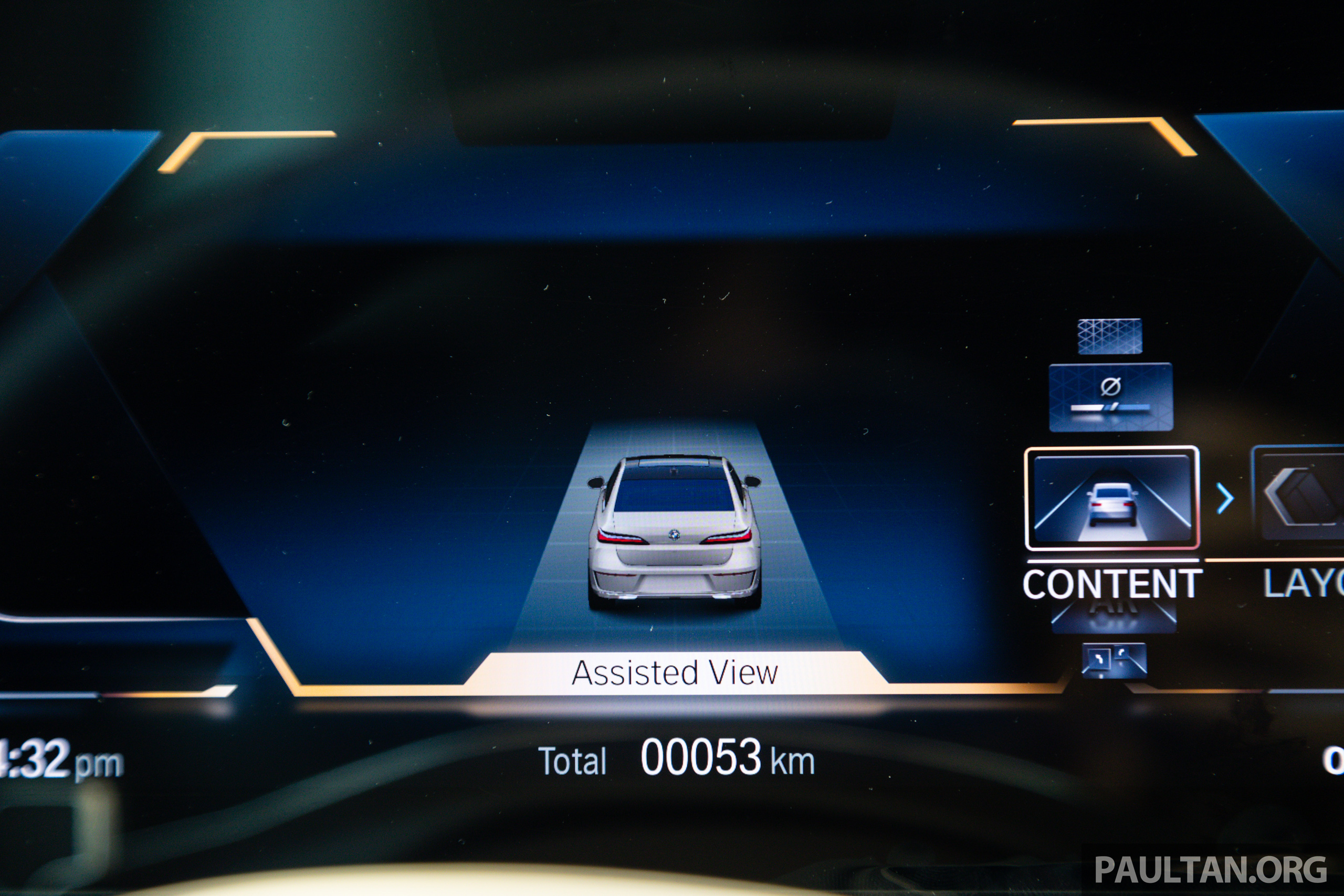Switch to the partially visible LAYOUT tab
1344x896 pixels.
(x=1303, y=584)
